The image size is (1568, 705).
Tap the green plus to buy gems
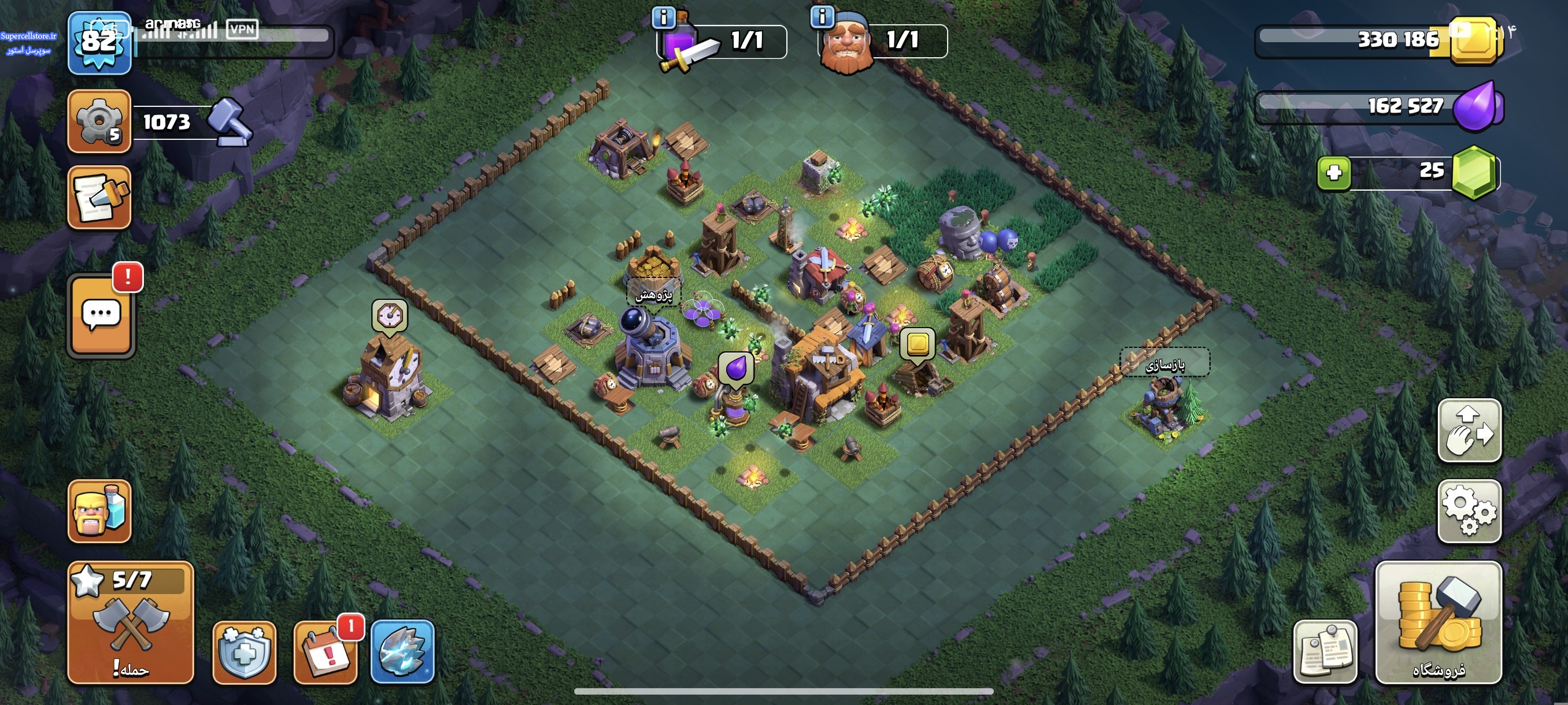click(1334, 173)
